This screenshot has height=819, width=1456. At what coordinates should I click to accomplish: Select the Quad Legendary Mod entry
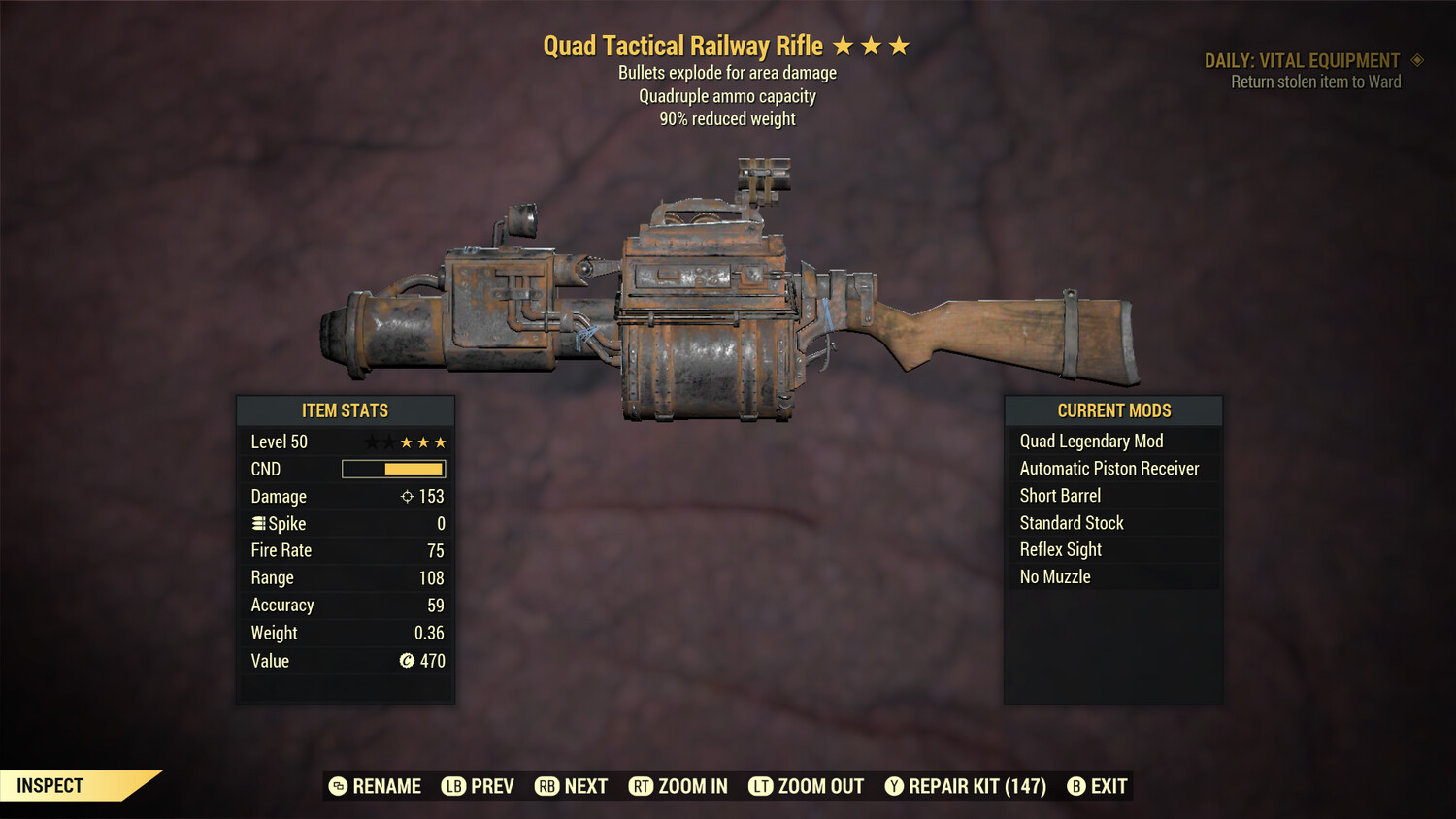(x=1091, y=441)
